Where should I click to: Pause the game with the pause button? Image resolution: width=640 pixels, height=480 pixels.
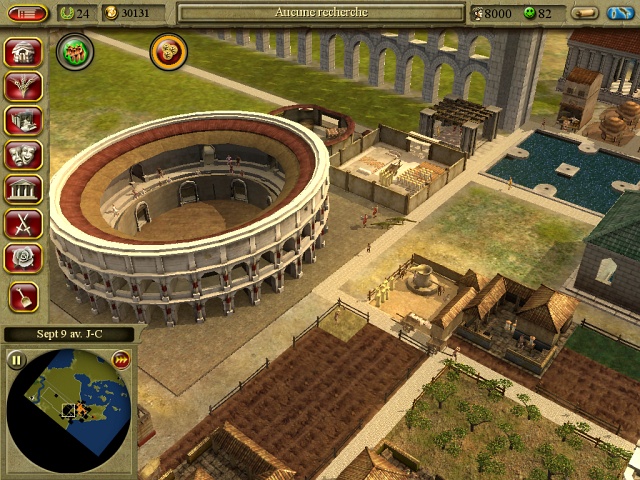[x=17, y=360]
